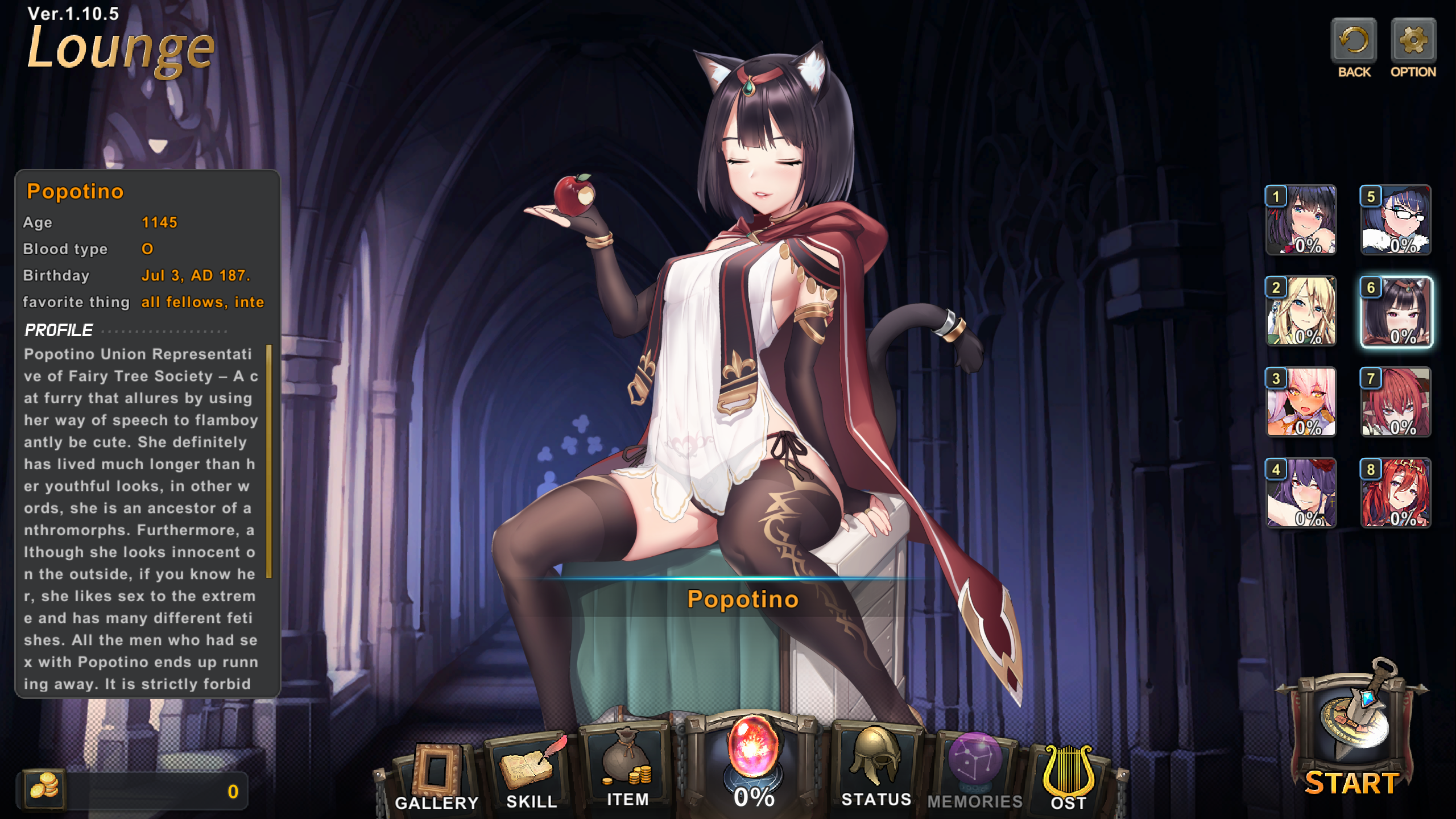Open the GALLERY menu
The height and width of the screenshot is (819, 1456).
click(436, 776)
